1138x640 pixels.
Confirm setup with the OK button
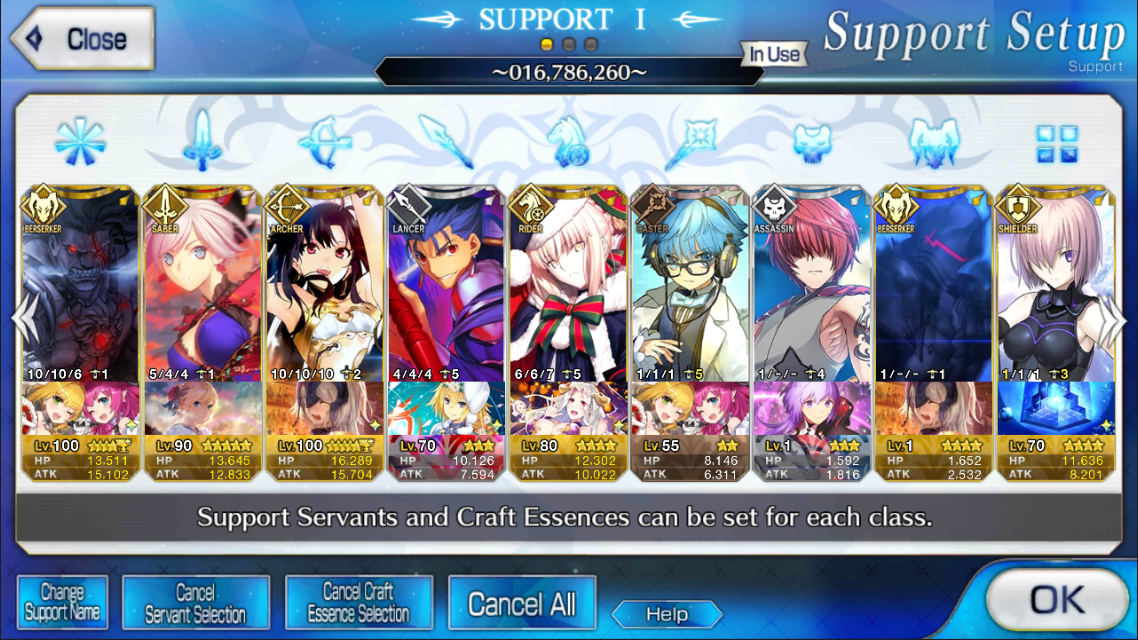(x=1056, y=599)
